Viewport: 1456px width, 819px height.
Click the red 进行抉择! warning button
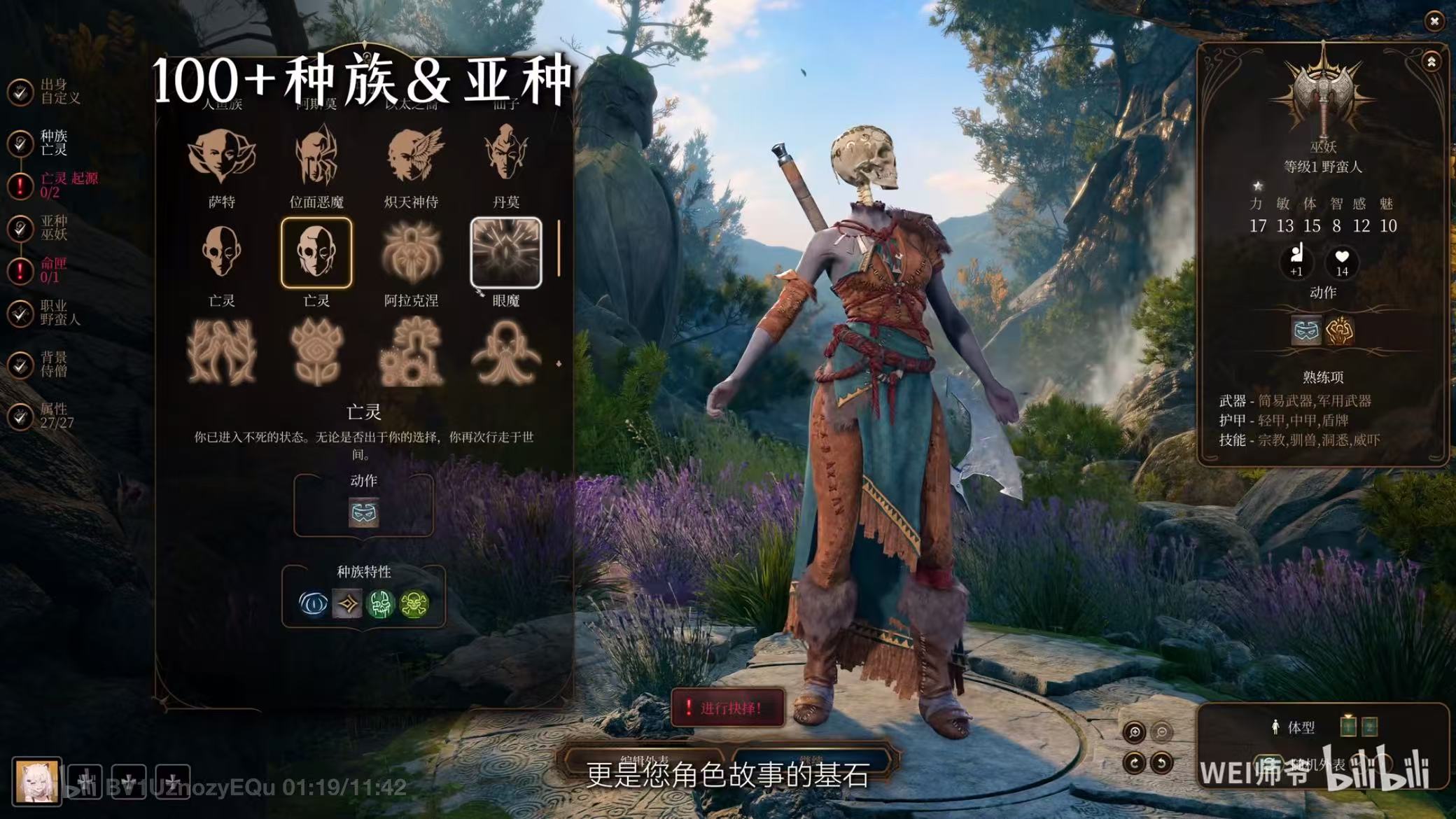coord(728,708)
